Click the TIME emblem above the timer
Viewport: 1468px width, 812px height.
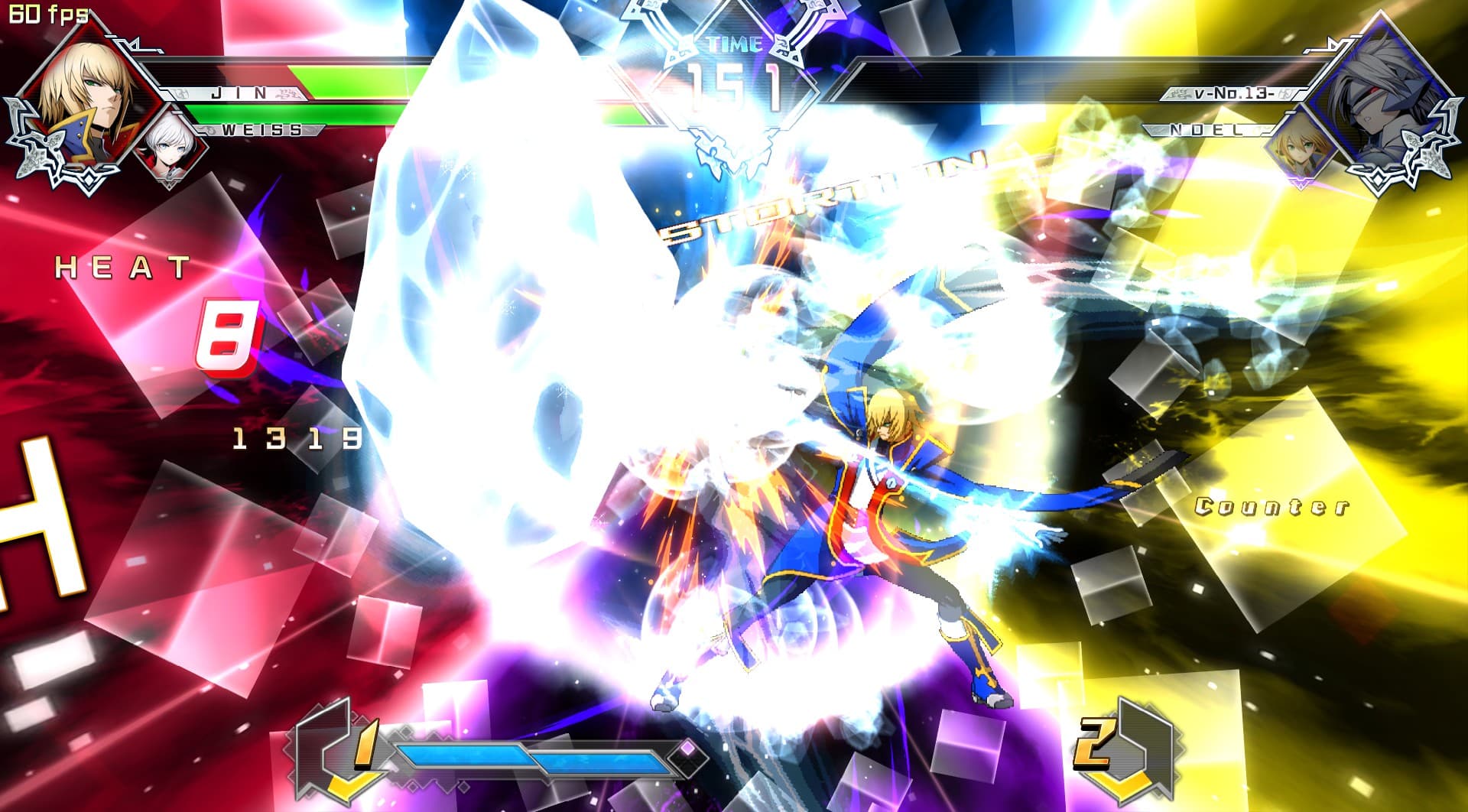pyautogui.click(x=732, y=46)
